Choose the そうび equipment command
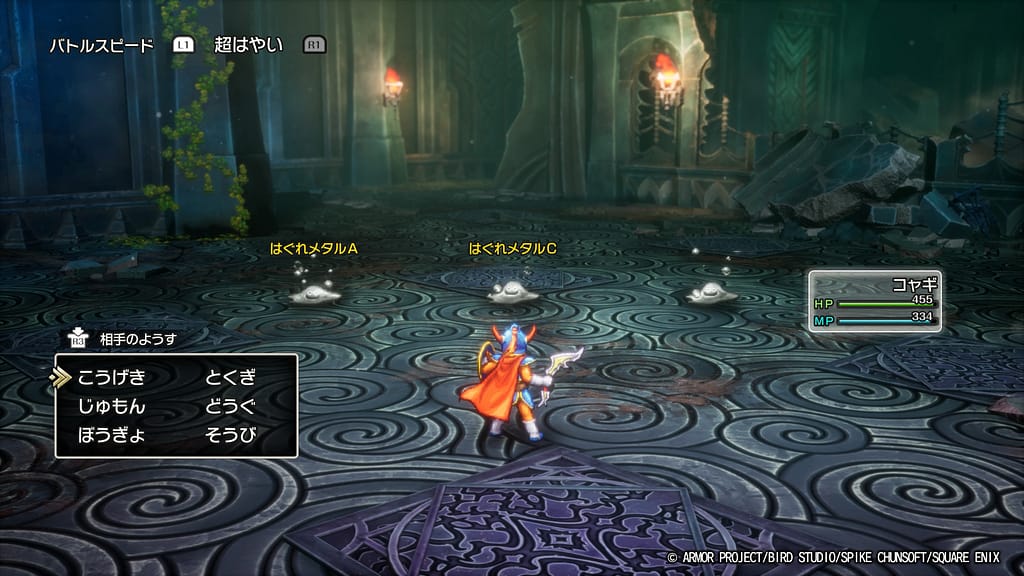 231,436
